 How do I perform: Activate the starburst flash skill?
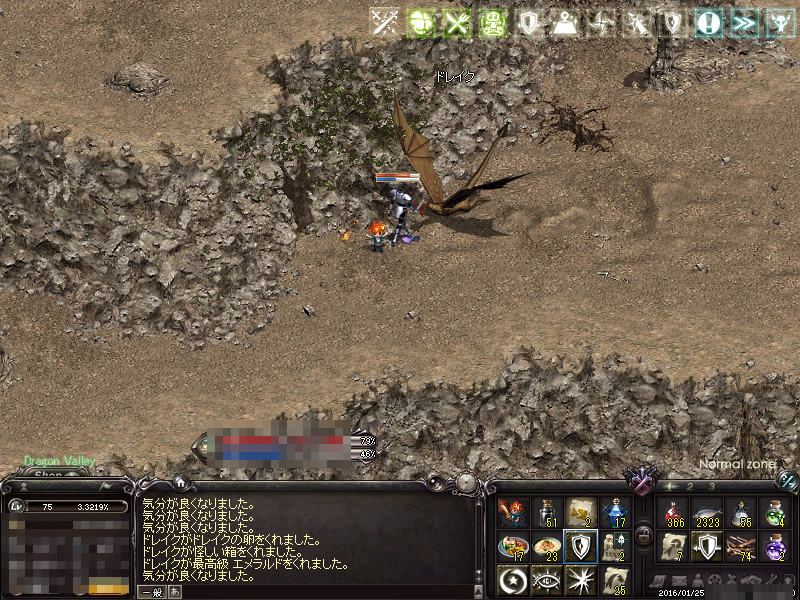click(x=580, y=579)
